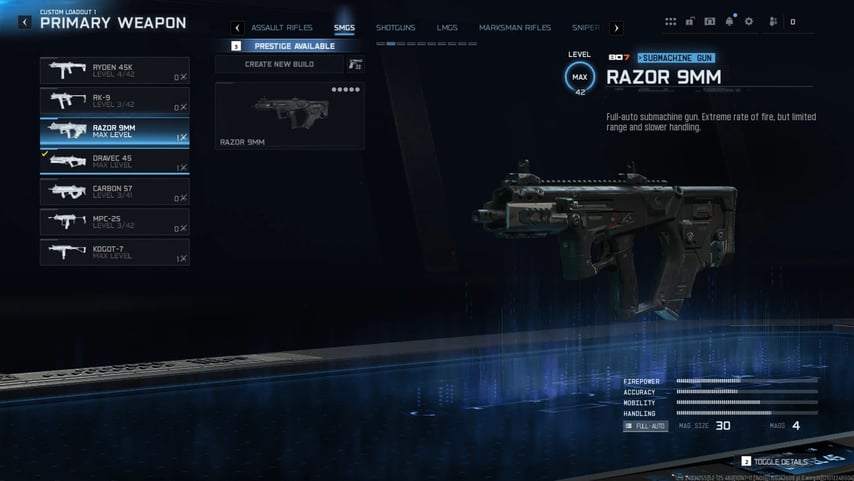Screen dimensions: 854x481
Task: Open the Marksman Rifles tab
Action: pyautogui.click(x=514, y=28)
